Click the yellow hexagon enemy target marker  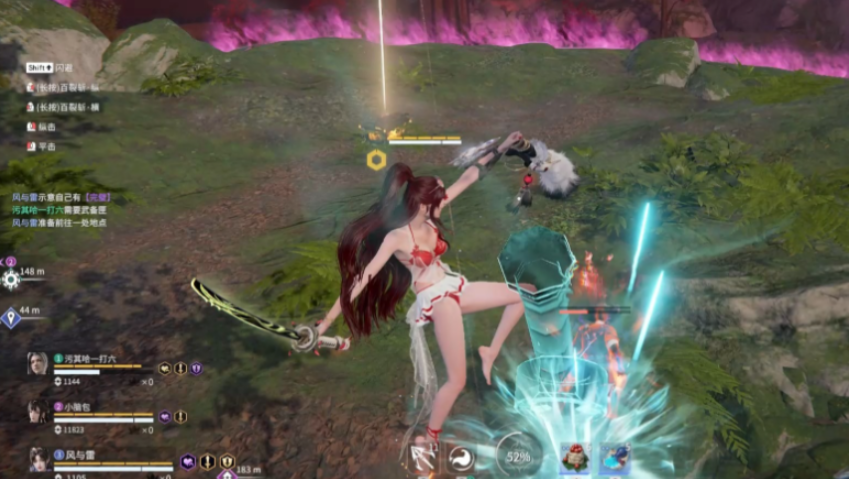376,159
